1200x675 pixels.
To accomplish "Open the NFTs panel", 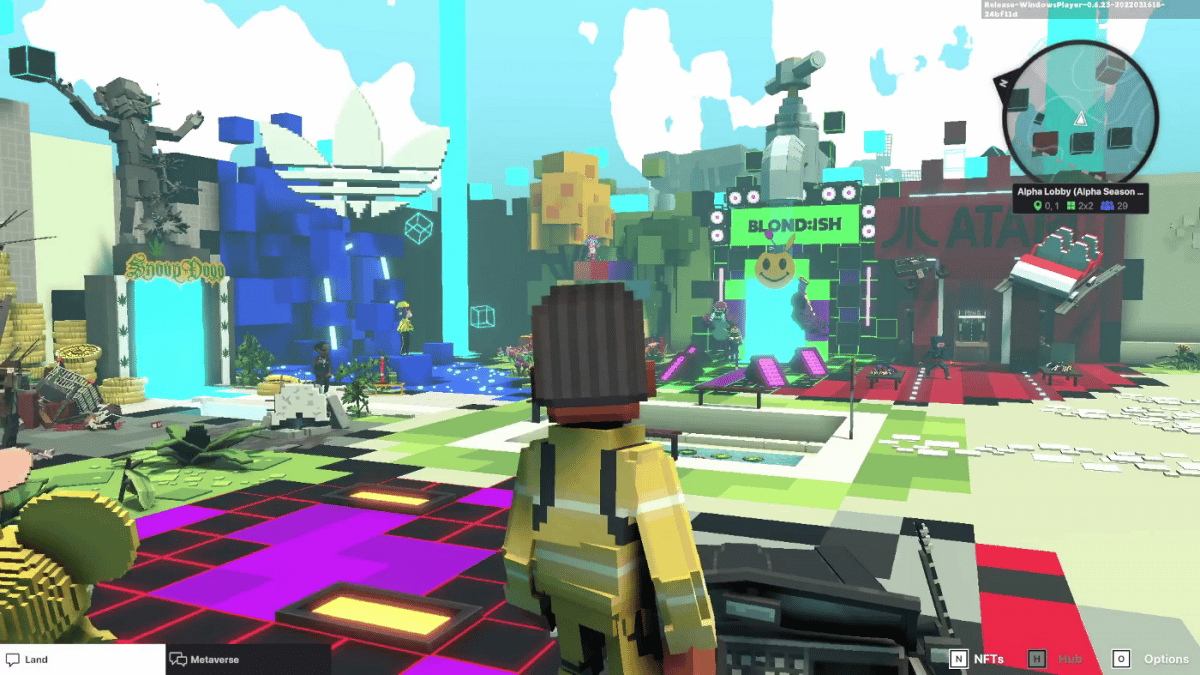I will click(x=977, y=659).
